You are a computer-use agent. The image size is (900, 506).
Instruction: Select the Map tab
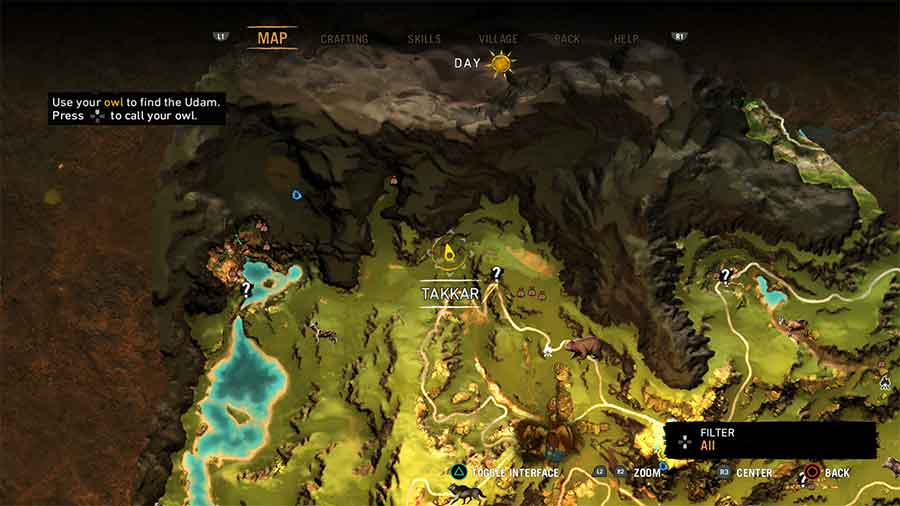click(x=272, y=38)
